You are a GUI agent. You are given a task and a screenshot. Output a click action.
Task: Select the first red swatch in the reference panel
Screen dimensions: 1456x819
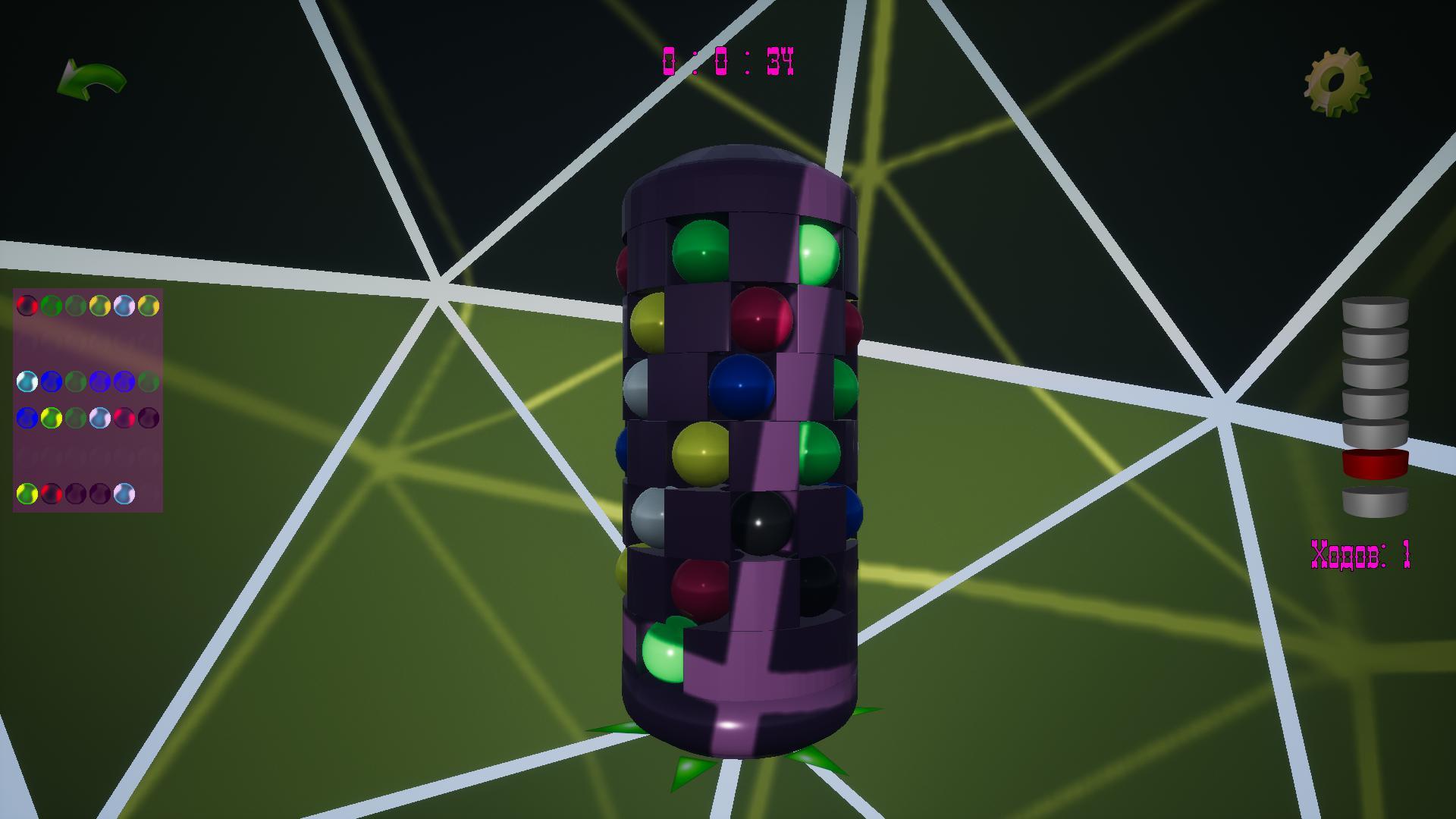click(x=27, y=305)
